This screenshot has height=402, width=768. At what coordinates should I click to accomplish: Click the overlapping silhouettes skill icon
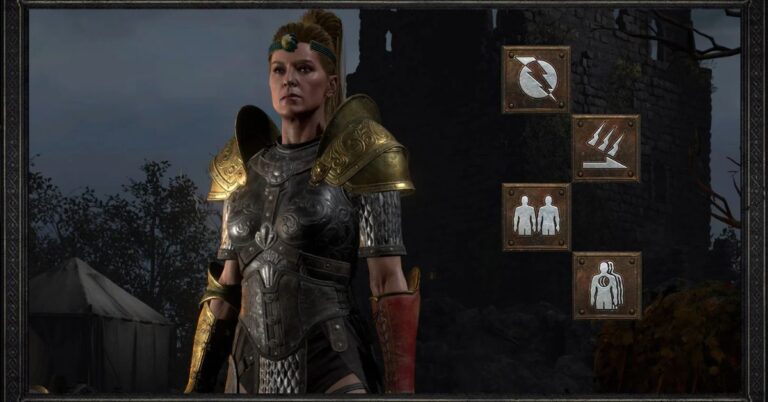(606, 285)
